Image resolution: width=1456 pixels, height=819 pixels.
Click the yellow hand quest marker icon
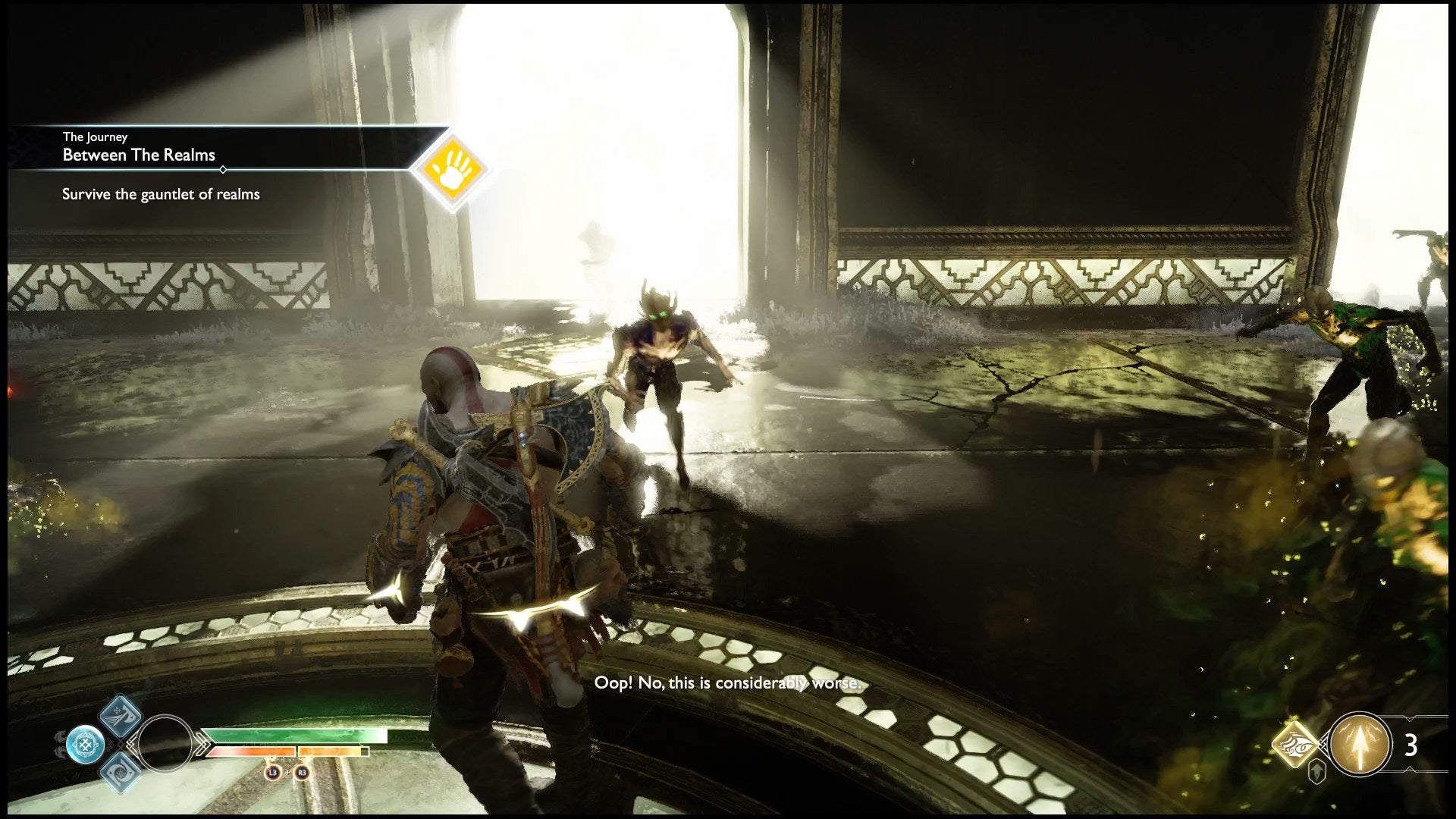[452, 167]
